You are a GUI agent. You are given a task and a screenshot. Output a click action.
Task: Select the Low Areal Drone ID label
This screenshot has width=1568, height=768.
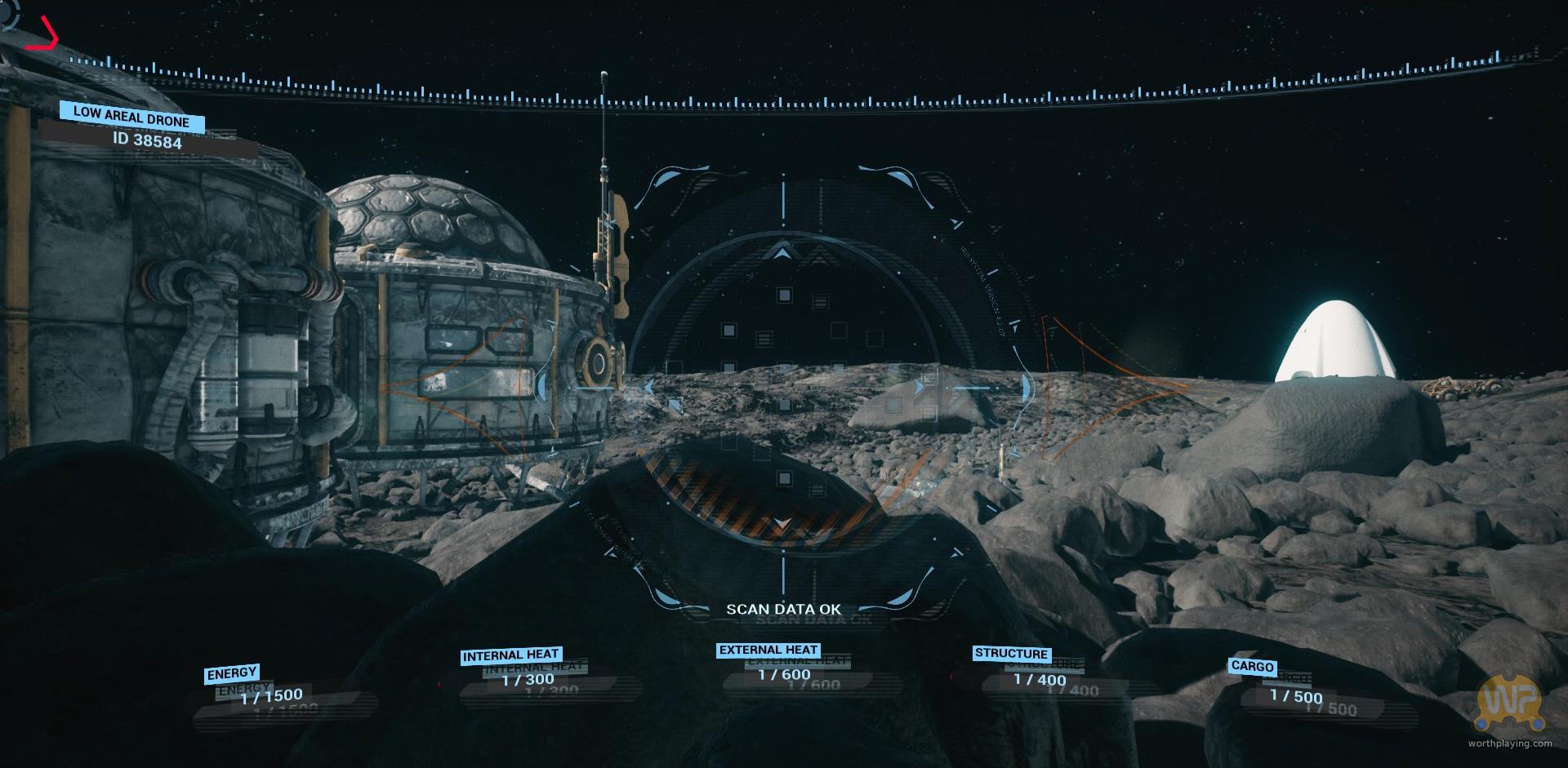coord(148,141)
